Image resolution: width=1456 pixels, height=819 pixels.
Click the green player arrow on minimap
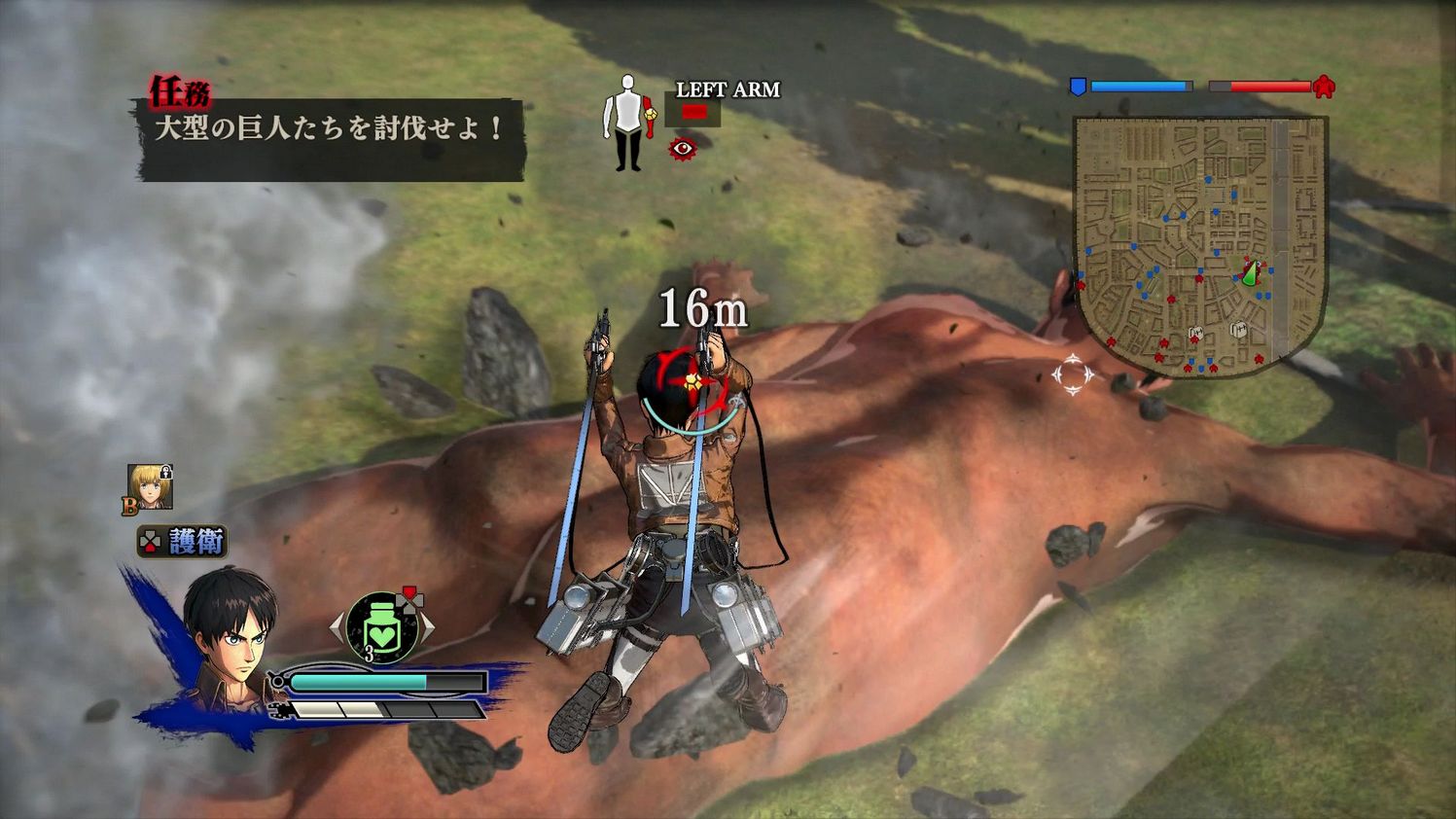[1250, 273]
